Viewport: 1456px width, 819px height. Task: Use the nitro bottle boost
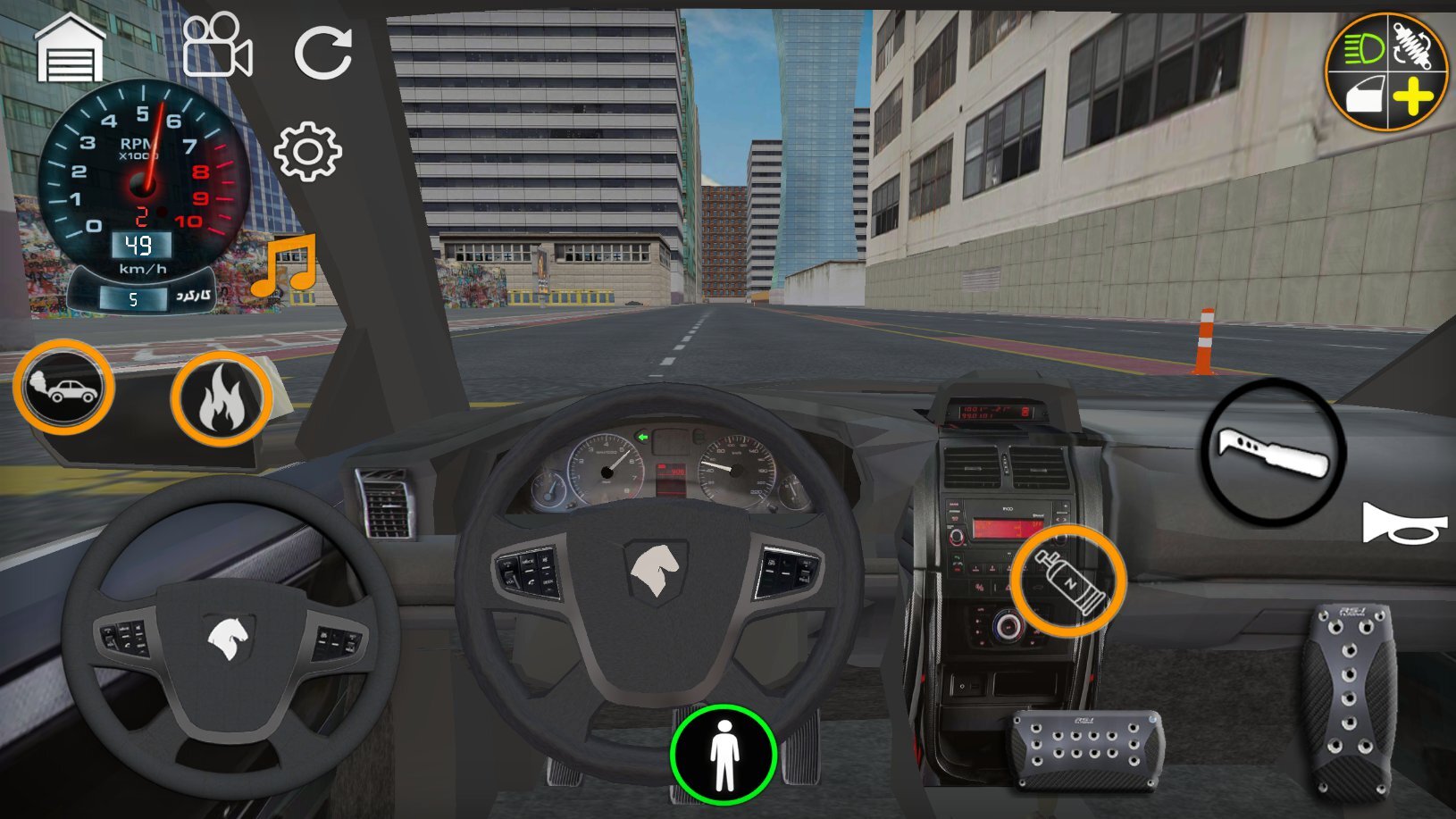1068,581
